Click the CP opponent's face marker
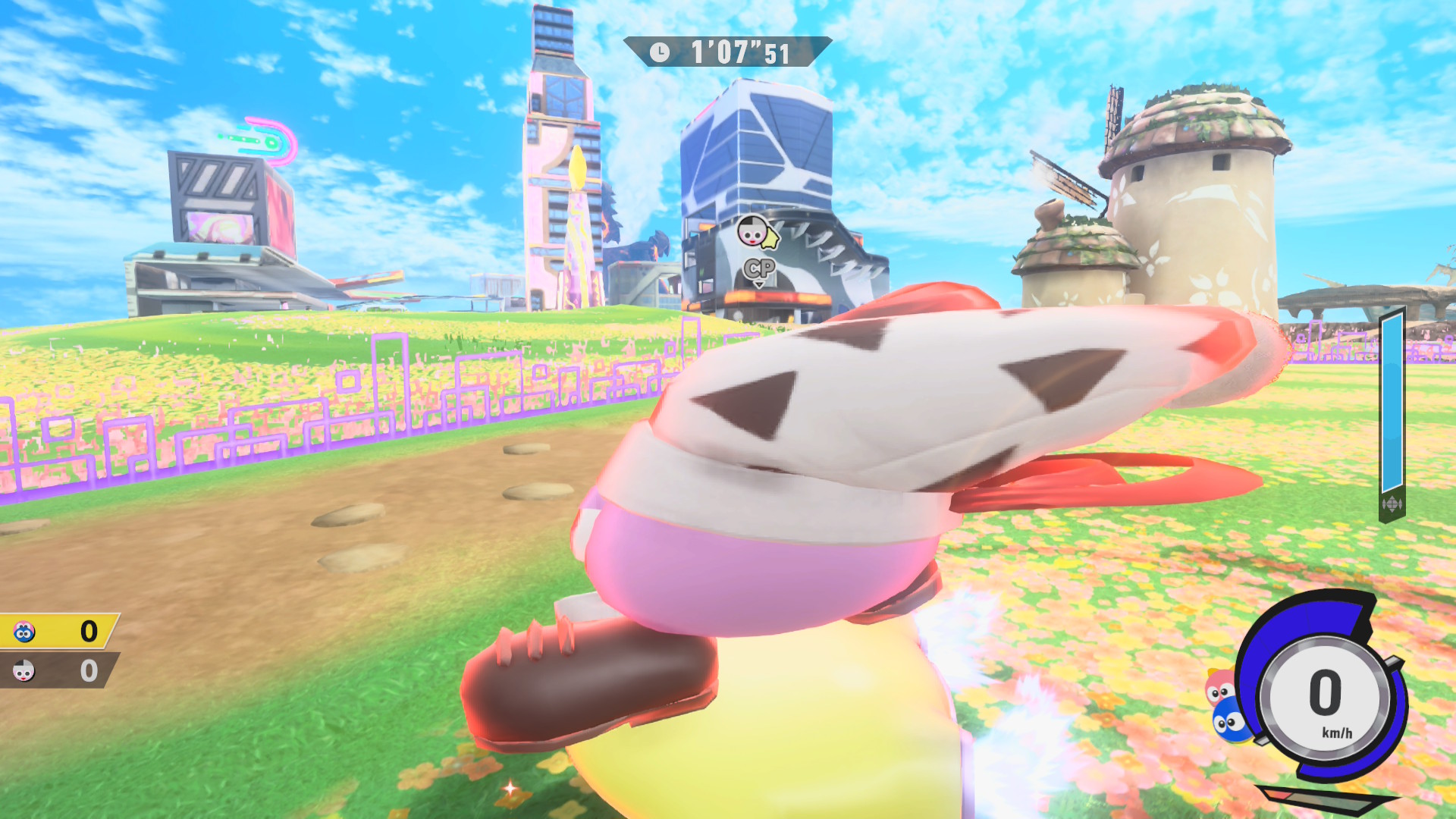 tap(753, 231)
